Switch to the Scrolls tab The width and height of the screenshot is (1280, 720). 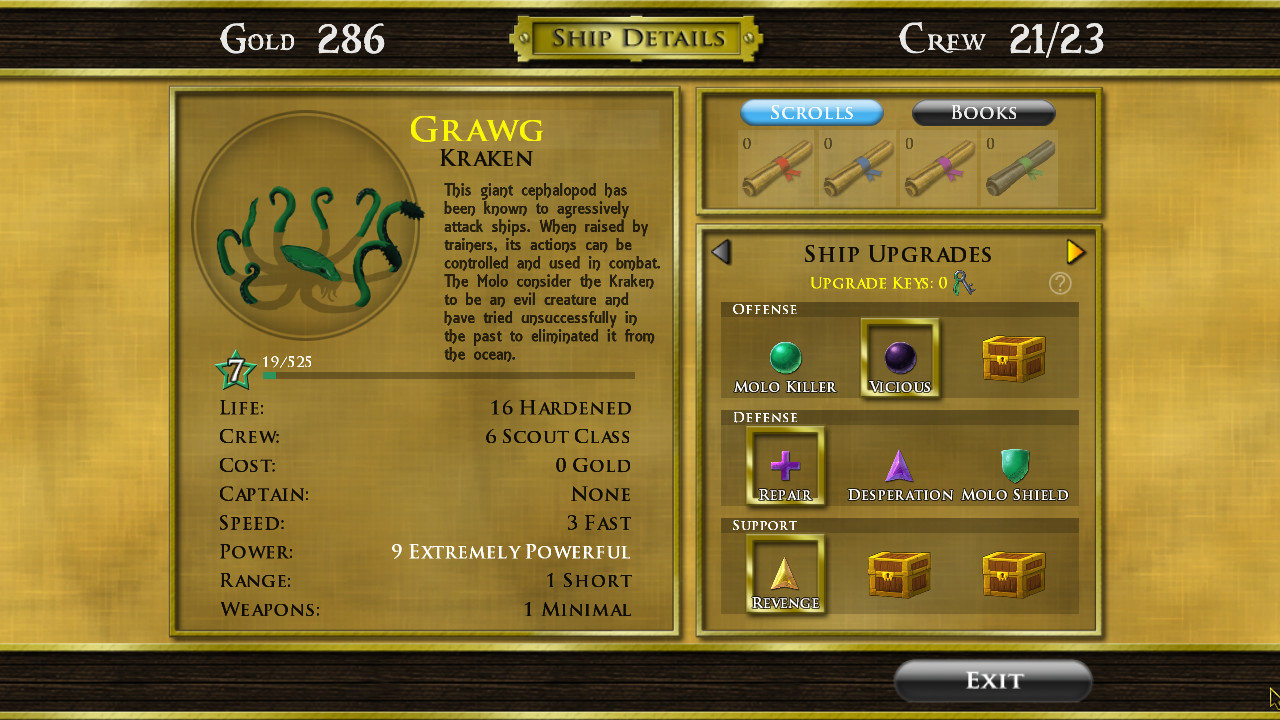[x=811, y=112]
